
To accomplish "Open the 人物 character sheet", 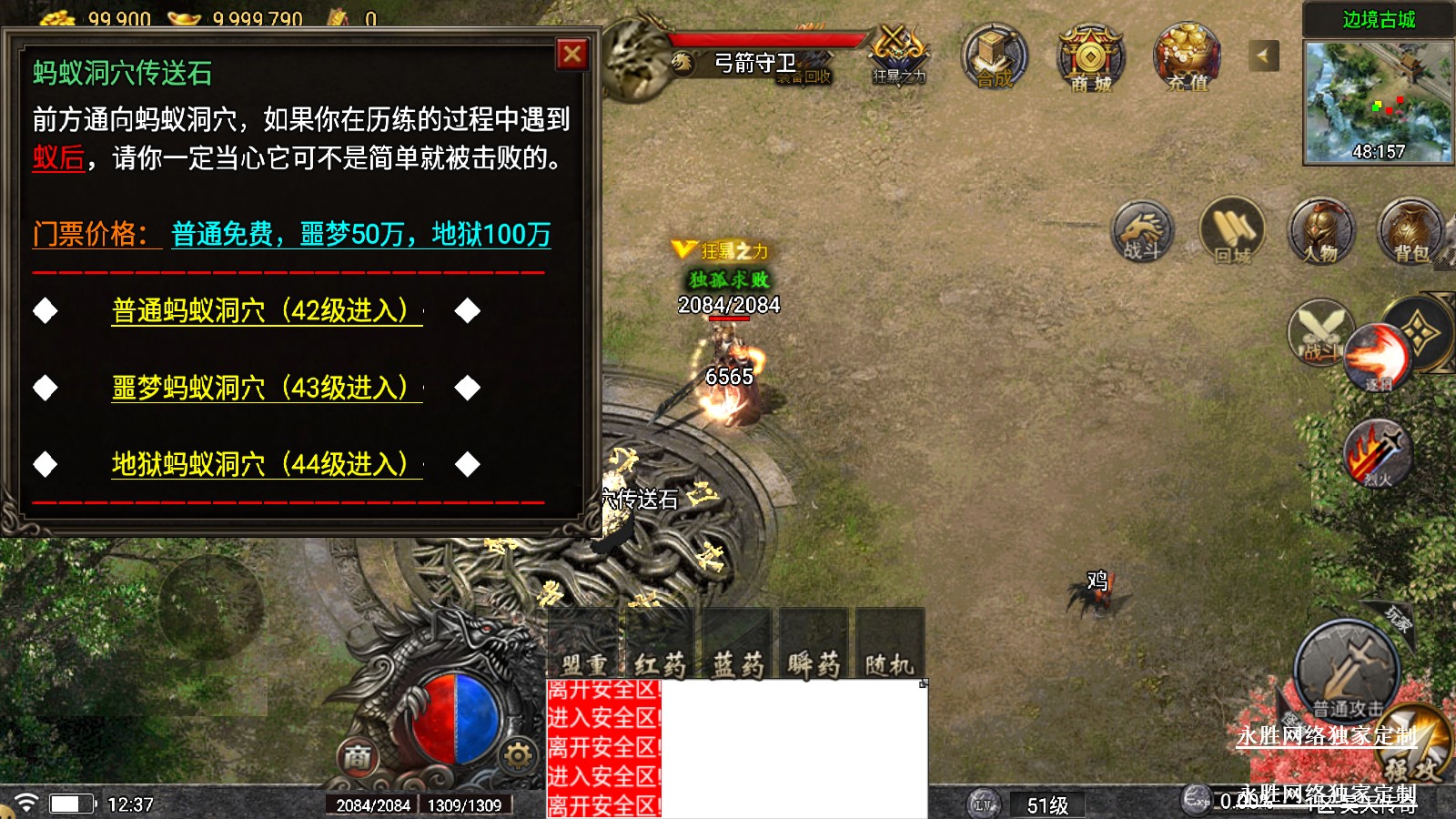I will click(1321, 231).
